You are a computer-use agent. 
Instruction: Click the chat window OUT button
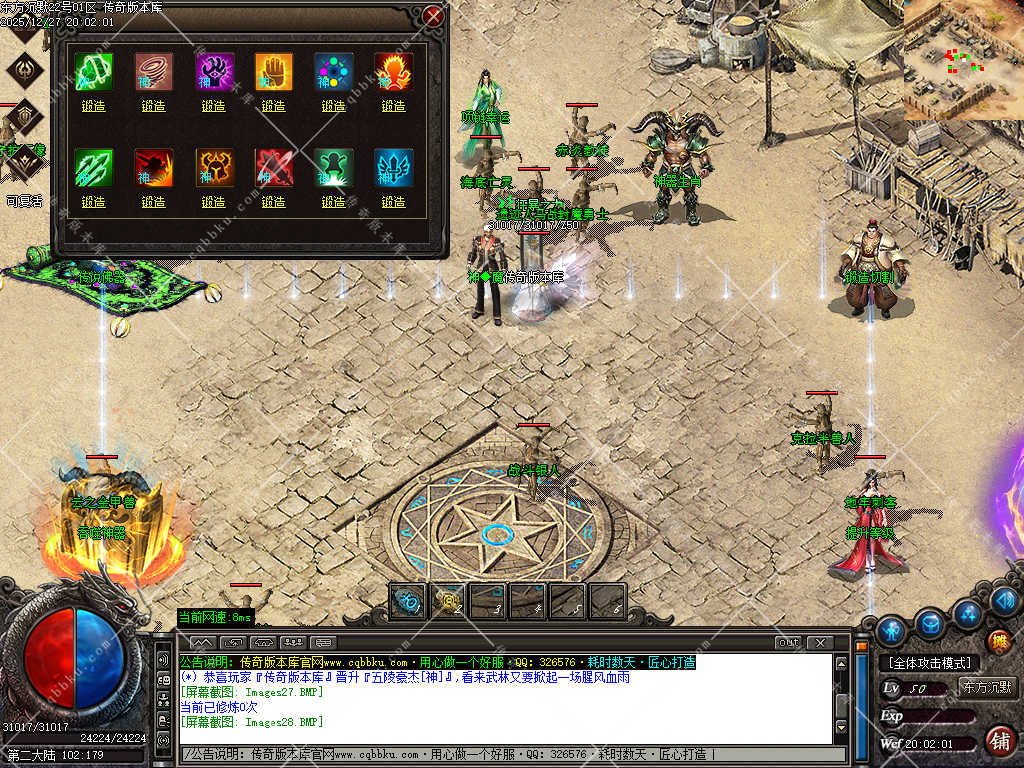(x=788, y=642)
